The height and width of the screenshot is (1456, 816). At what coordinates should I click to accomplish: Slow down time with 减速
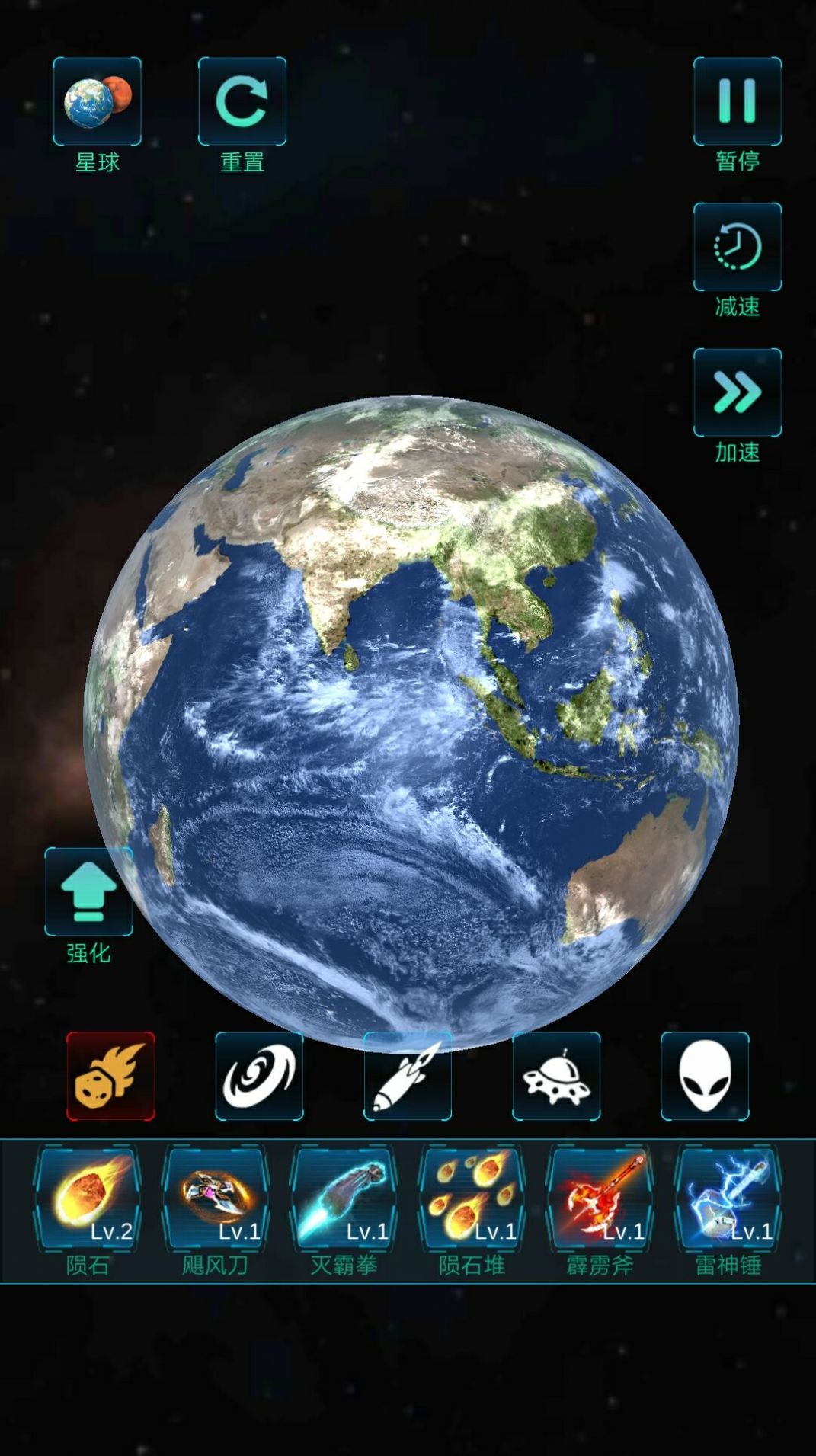737,247
